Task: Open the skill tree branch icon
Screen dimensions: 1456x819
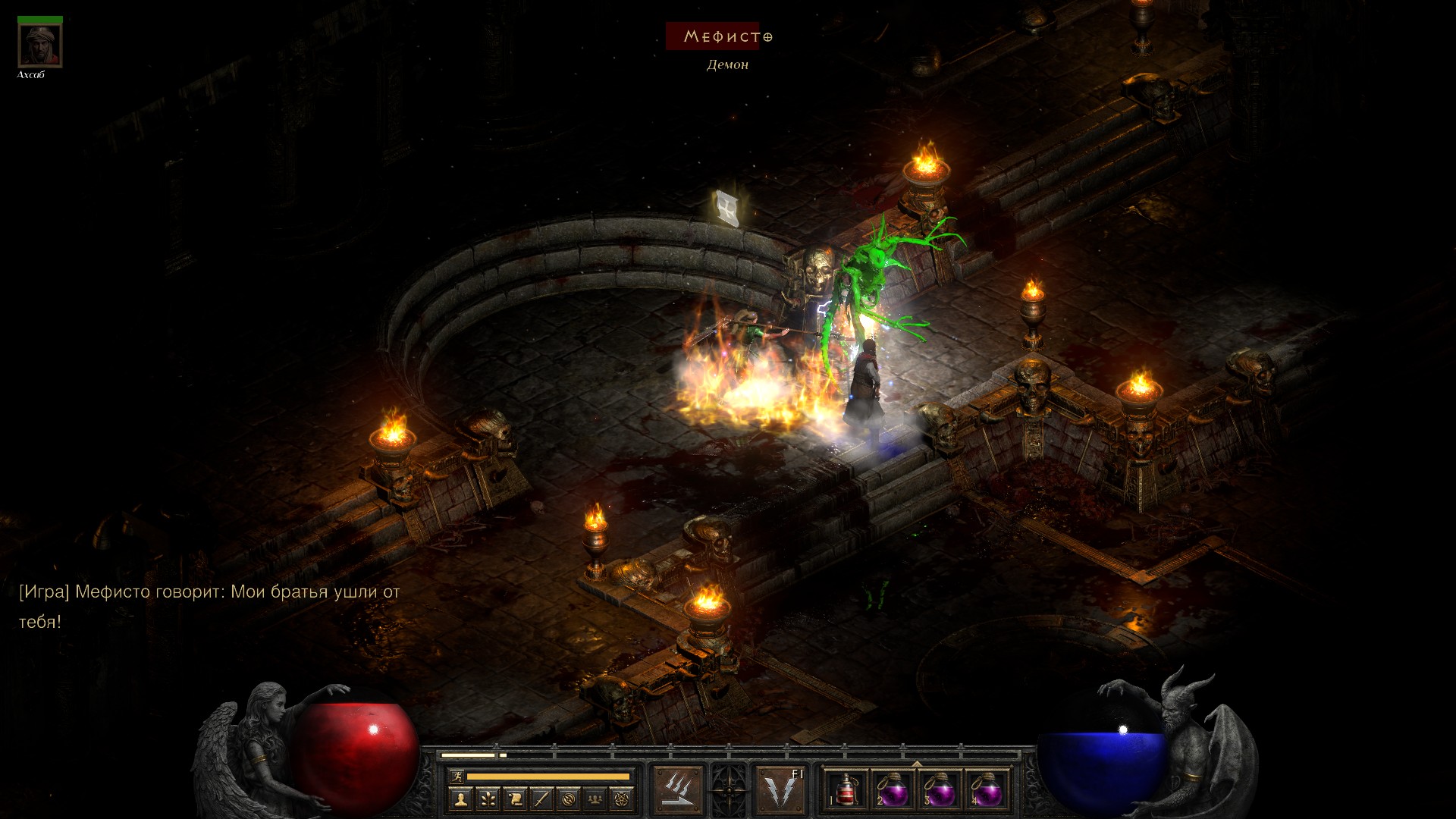Action: [x=488, y=798]
